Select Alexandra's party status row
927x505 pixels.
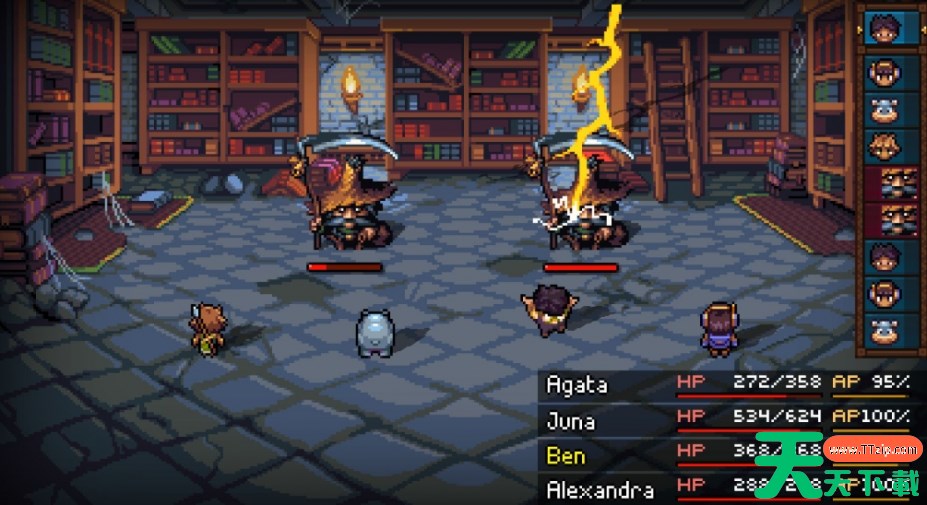pyautogui.click(x=600, y=490)
